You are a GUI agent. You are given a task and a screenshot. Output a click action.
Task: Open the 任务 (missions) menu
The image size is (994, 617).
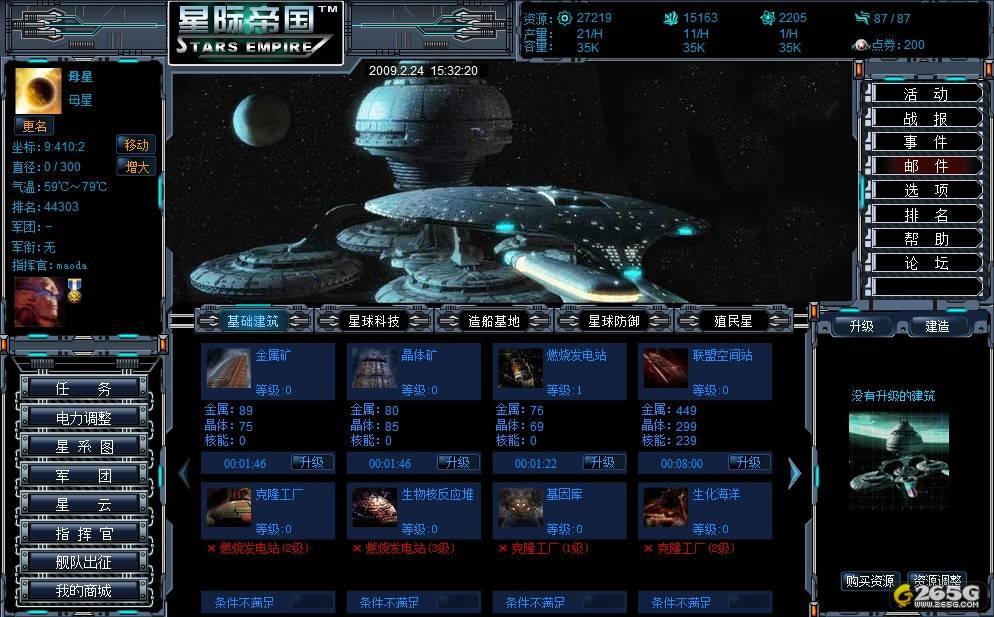[84, 389]
